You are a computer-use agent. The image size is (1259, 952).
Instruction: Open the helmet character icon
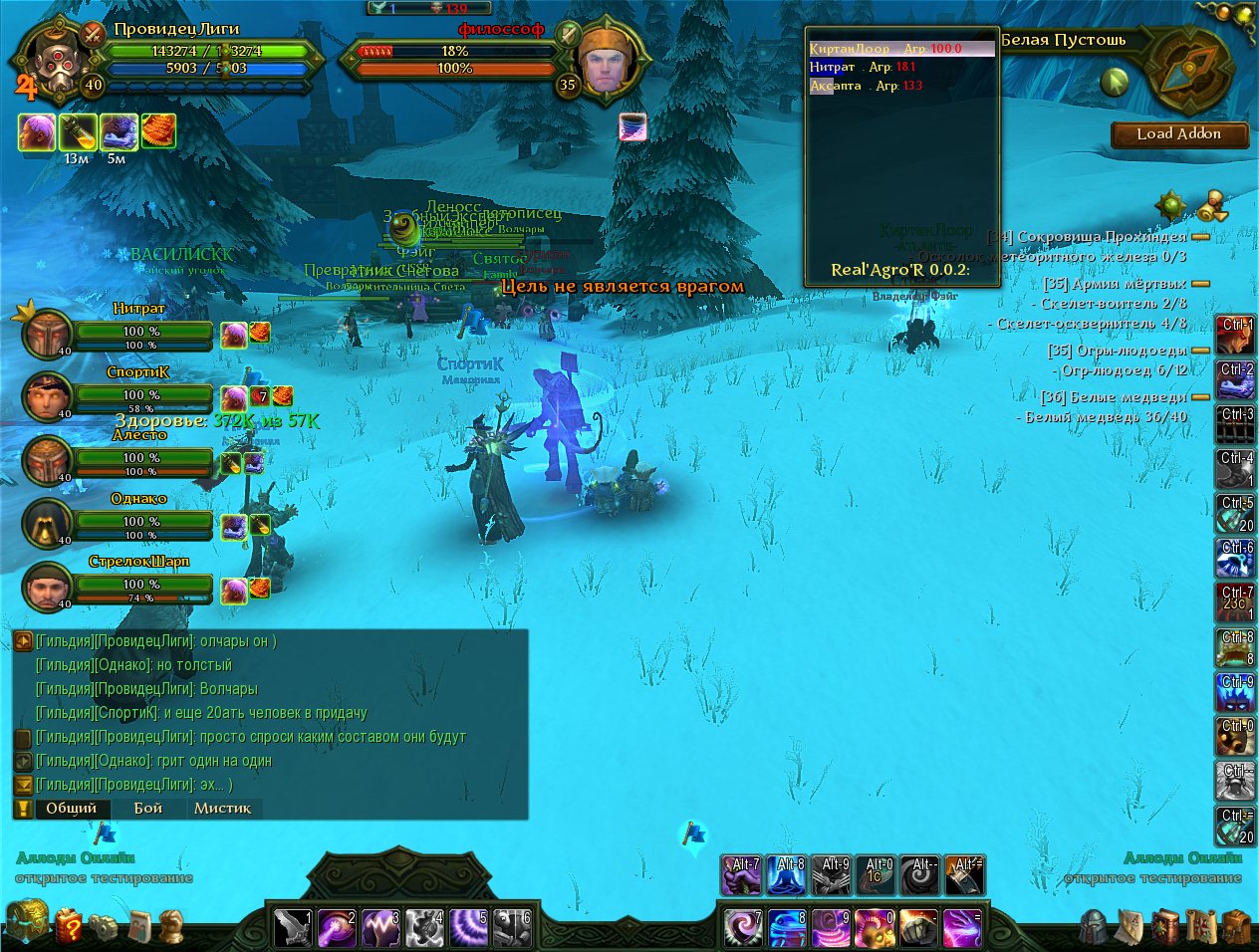1094,927
